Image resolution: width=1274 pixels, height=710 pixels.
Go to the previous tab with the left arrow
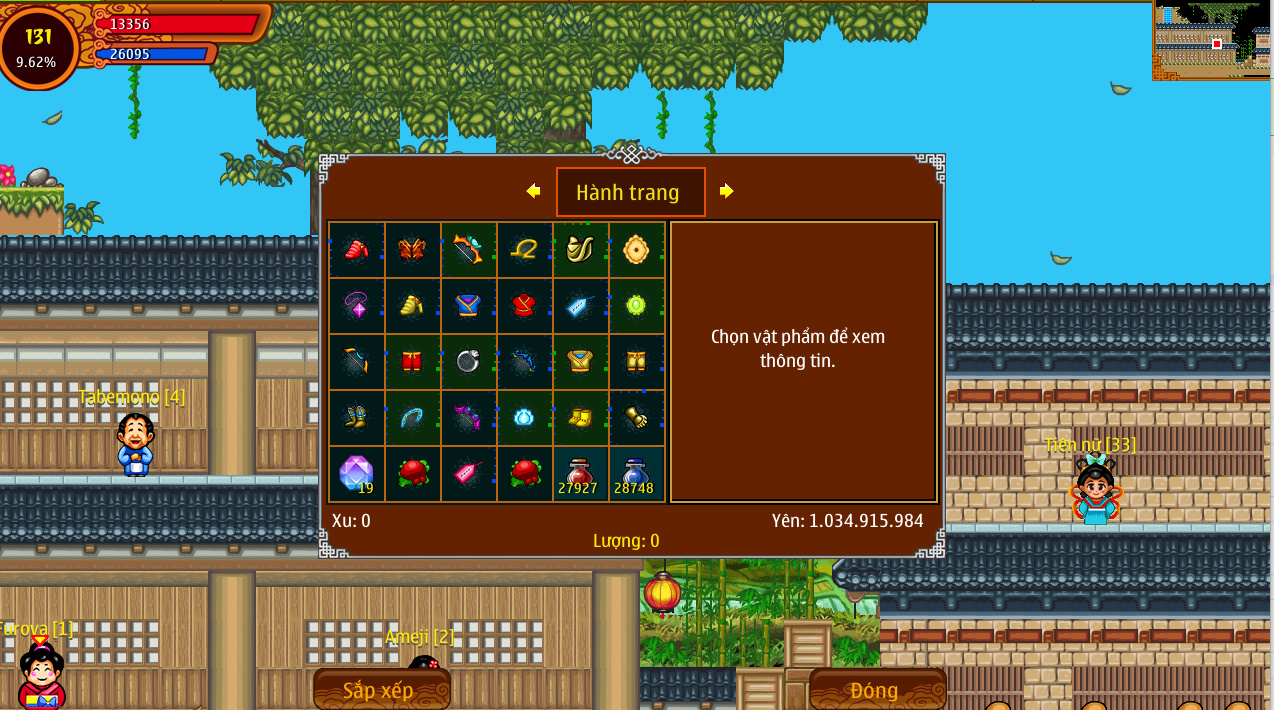533,191
